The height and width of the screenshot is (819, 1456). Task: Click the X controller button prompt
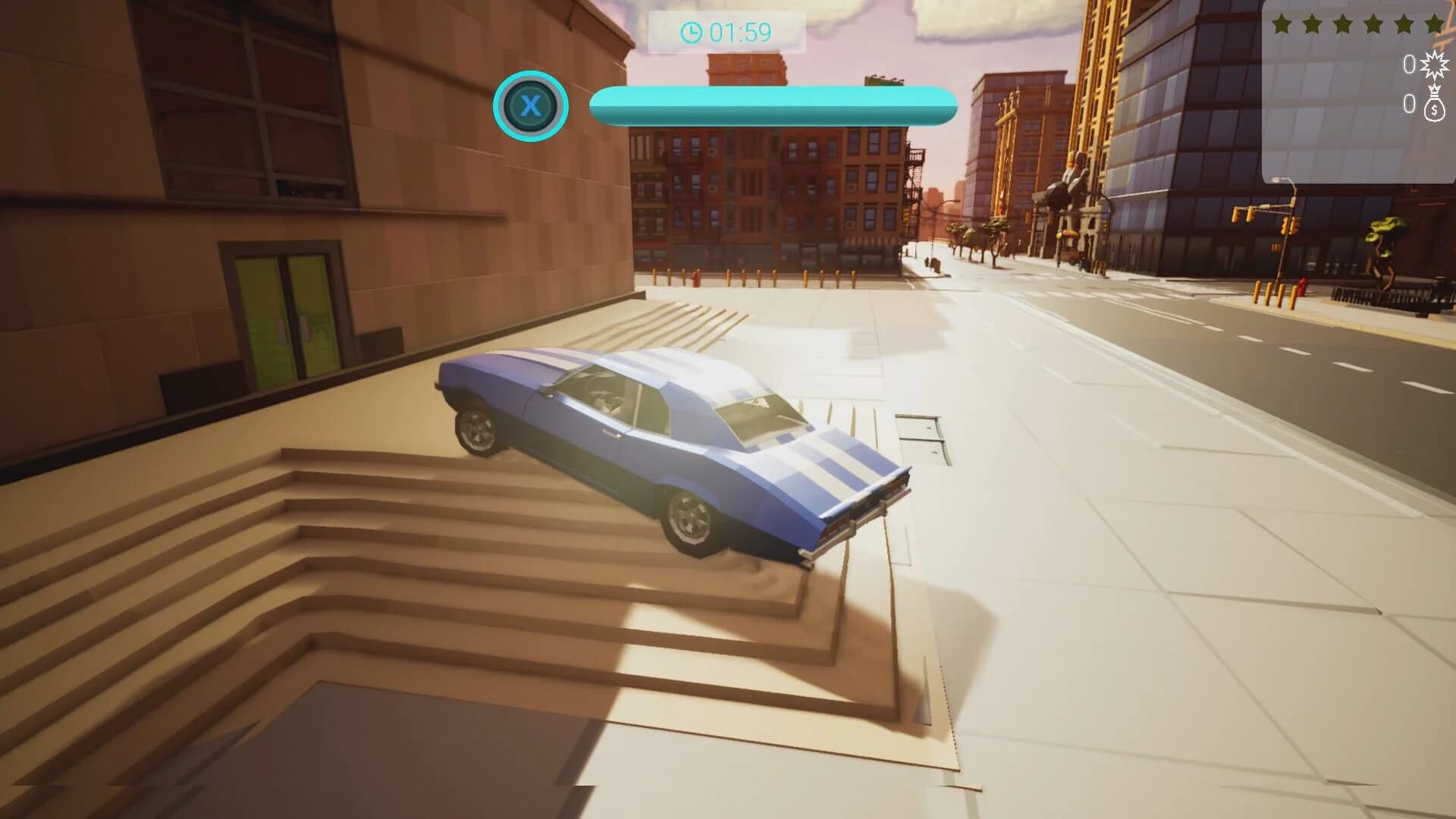coord(531,106)
